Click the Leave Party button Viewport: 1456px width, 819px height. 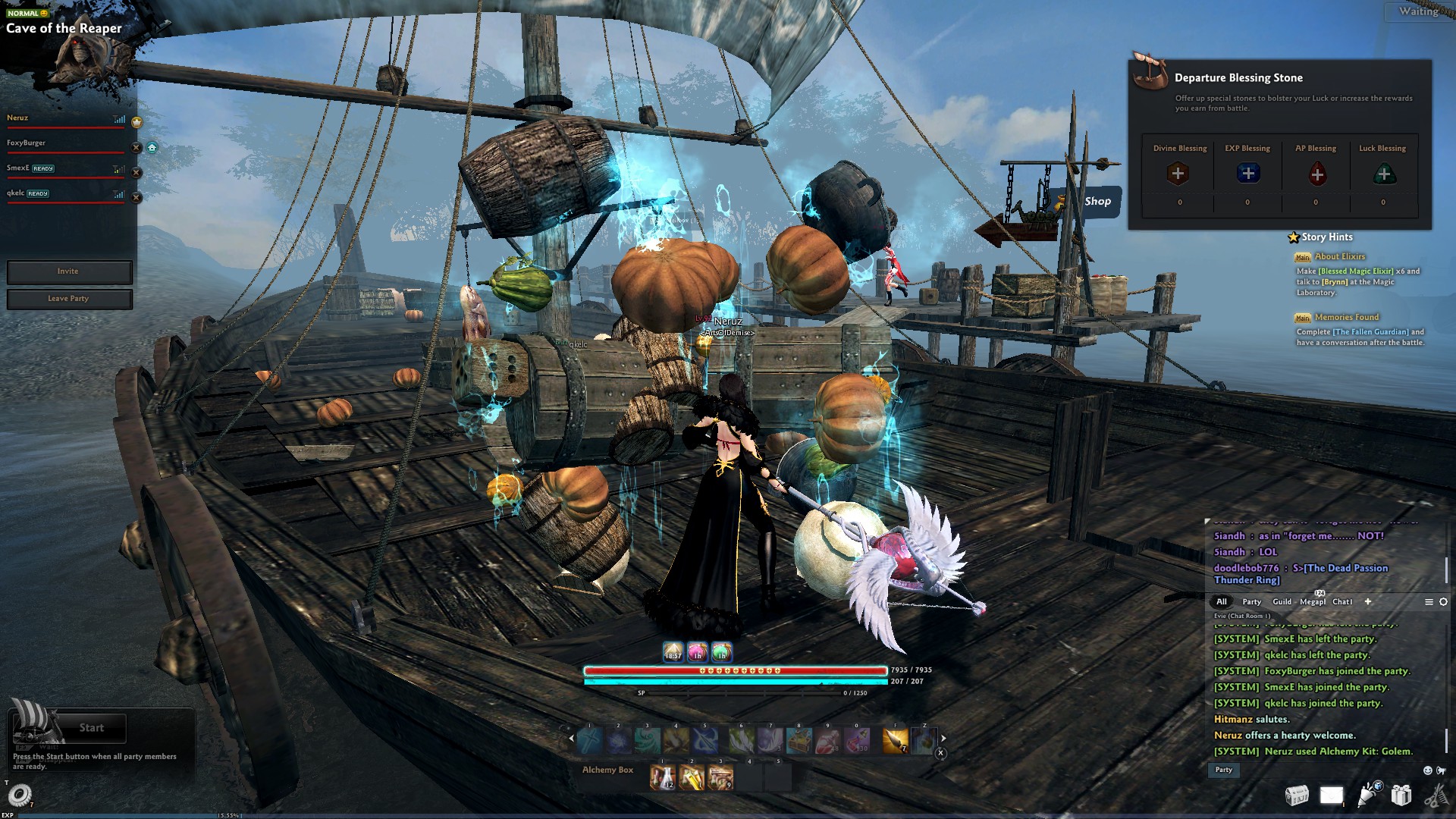click(x=69, y=299)
